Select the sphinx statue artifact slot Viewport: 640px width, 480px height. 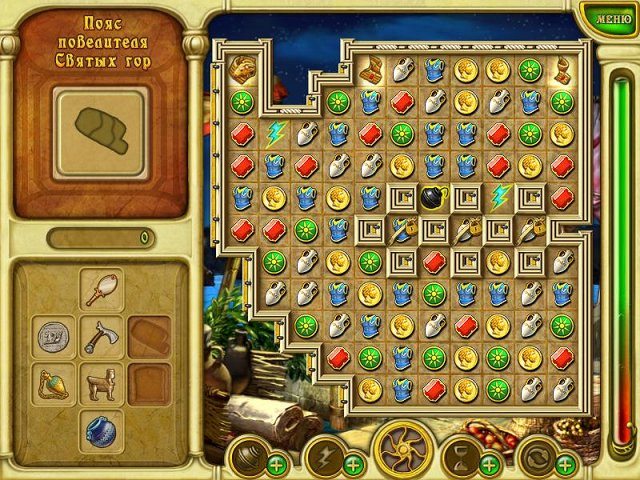[x=101, y=383]
